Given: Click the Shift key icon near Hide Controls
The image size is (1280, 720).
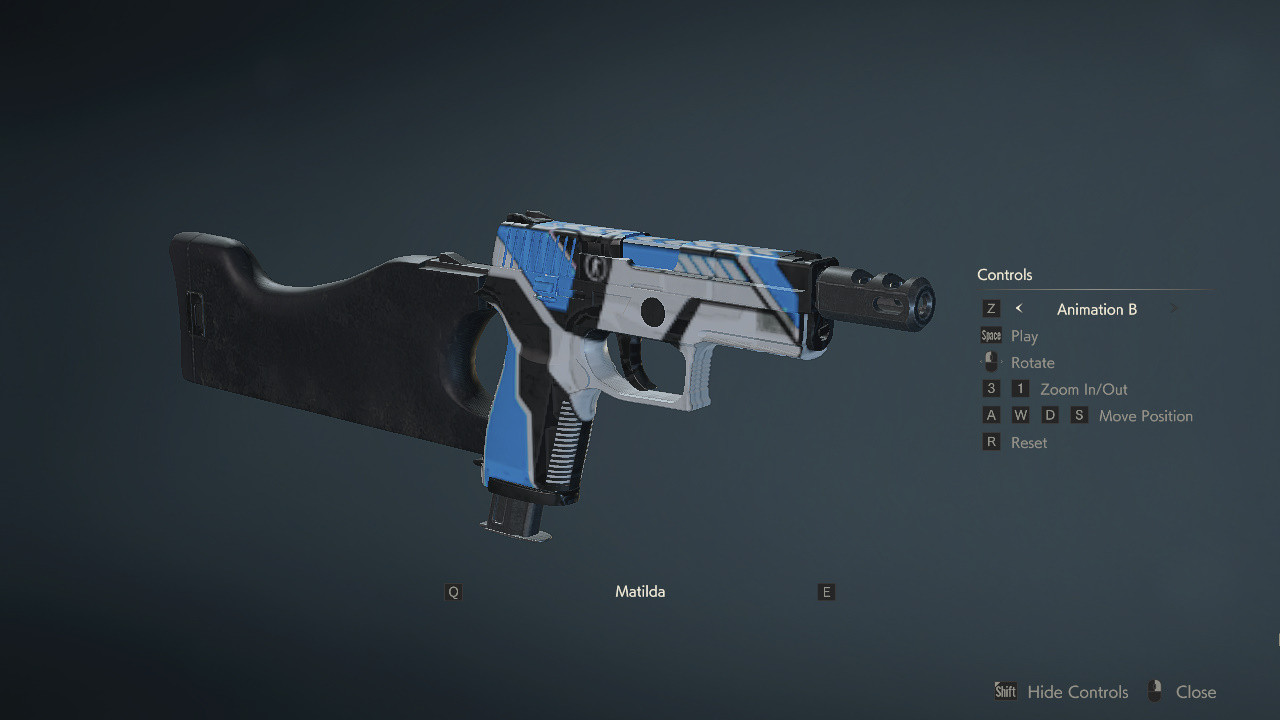Looking at the screenshot, I should 1005,691.
